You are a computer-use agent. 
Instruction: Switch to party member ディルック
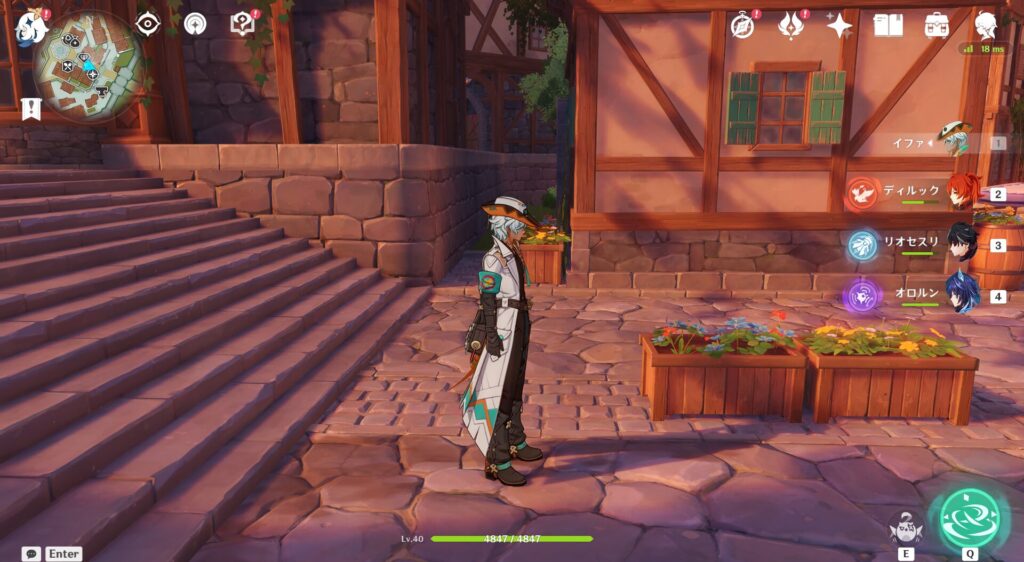(960, 191)
